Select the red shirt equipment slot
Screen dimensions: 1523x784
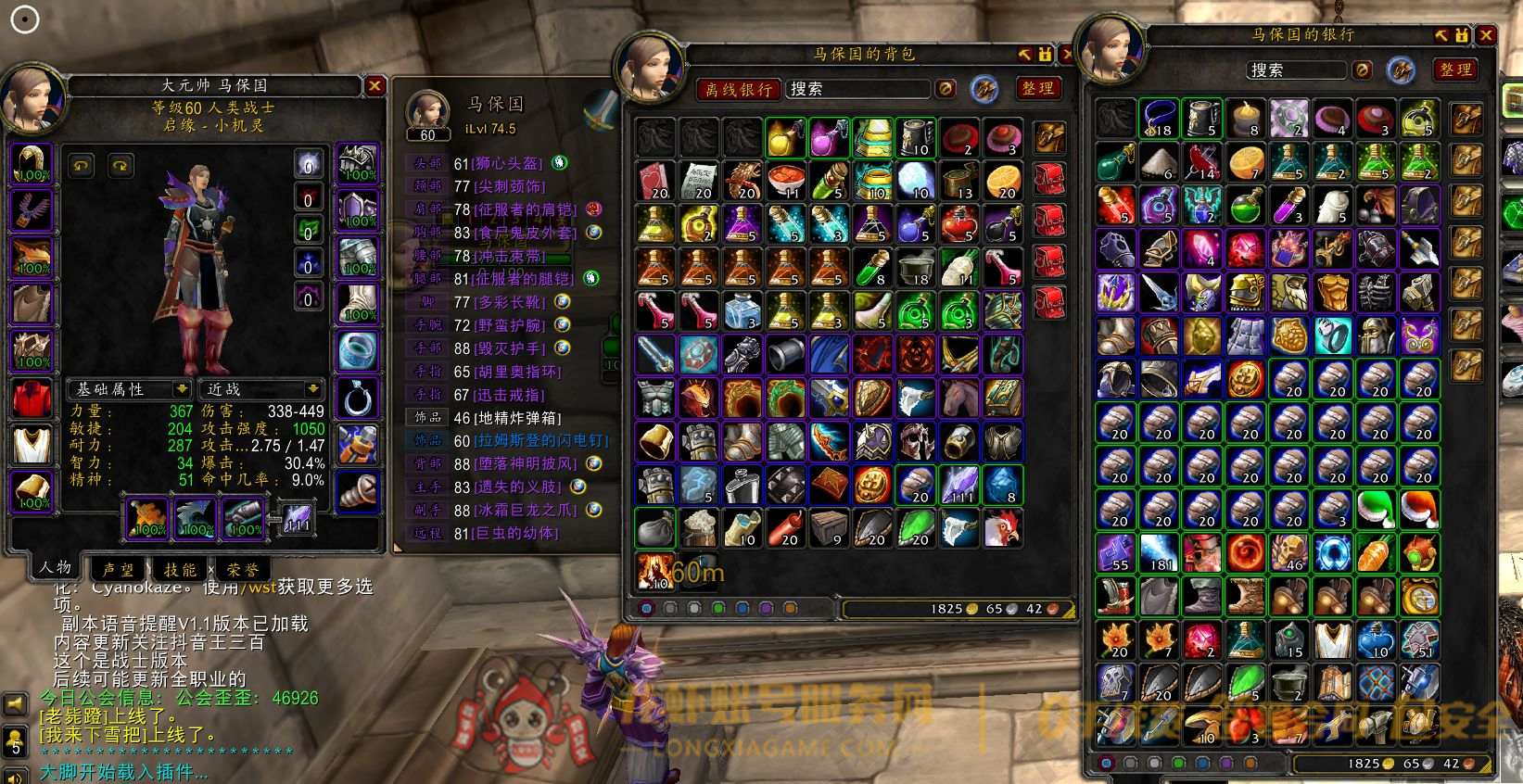coord(32,398)
